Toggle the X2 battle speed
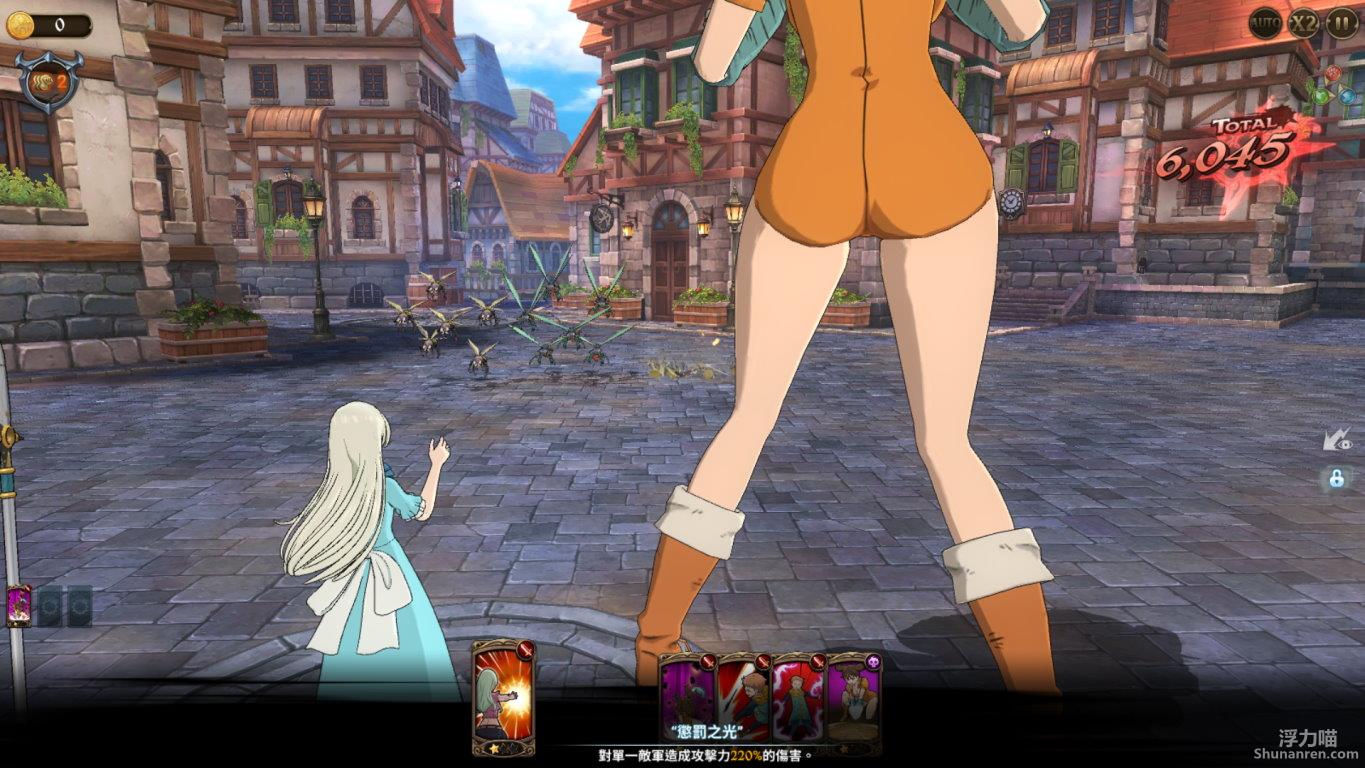 click(1303, 22)
